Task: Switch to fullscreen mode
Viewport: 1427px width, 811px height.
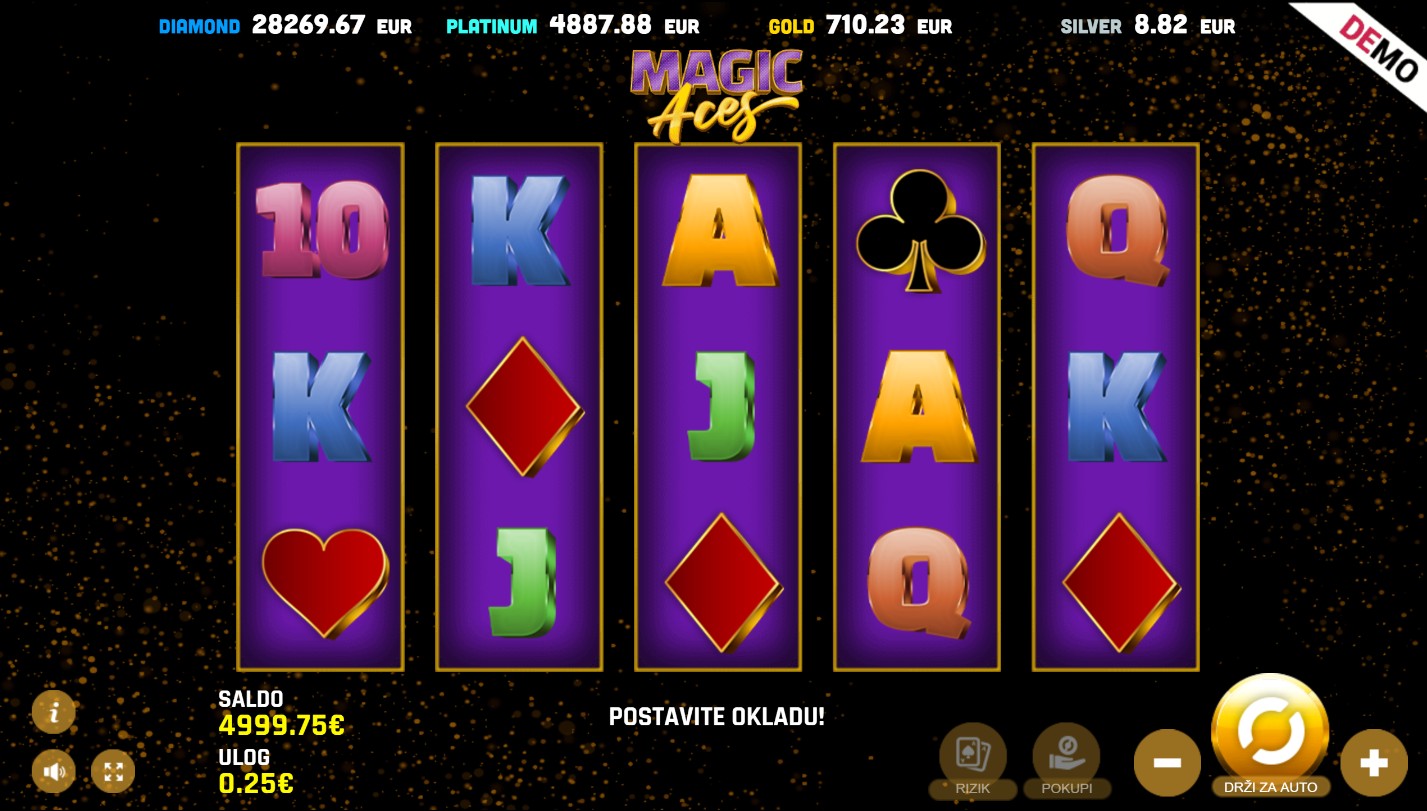Action: coord(113,771)
